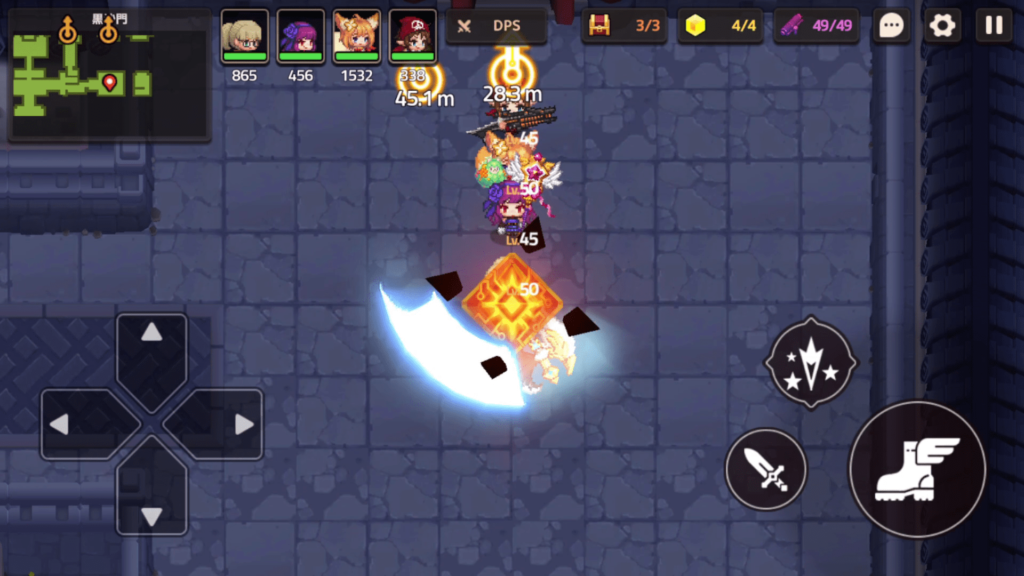Toggle the DPS meter button
Viewport: 1024px width, 576px height.
point(496,26)
